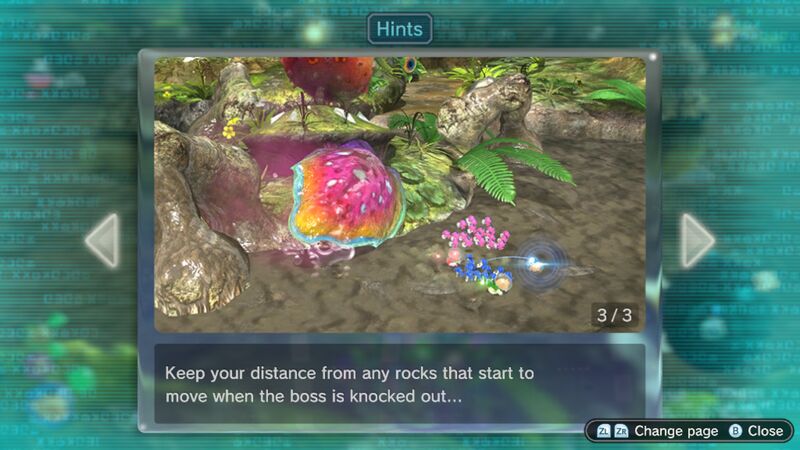Click the hint screenshot thumbnail
Screen dimensions: 800x450
click(399, 194)
